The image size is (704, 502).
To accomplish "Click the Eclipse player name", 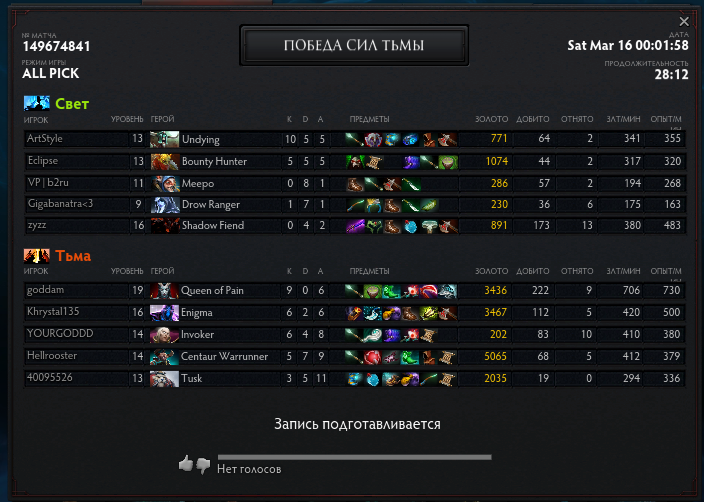I will 43,161.
